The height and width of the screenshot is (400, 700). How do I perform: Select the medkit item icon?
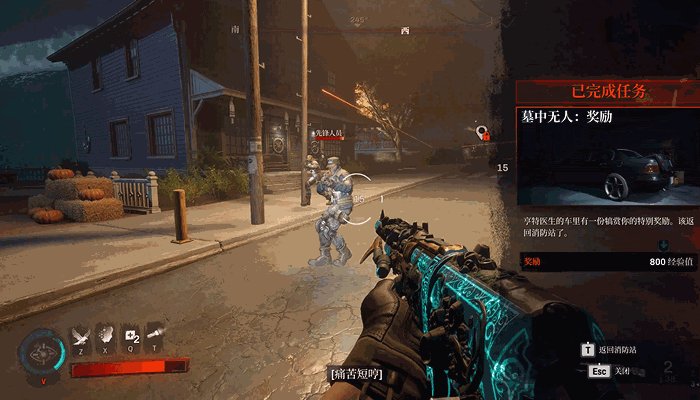coord(131,339)
